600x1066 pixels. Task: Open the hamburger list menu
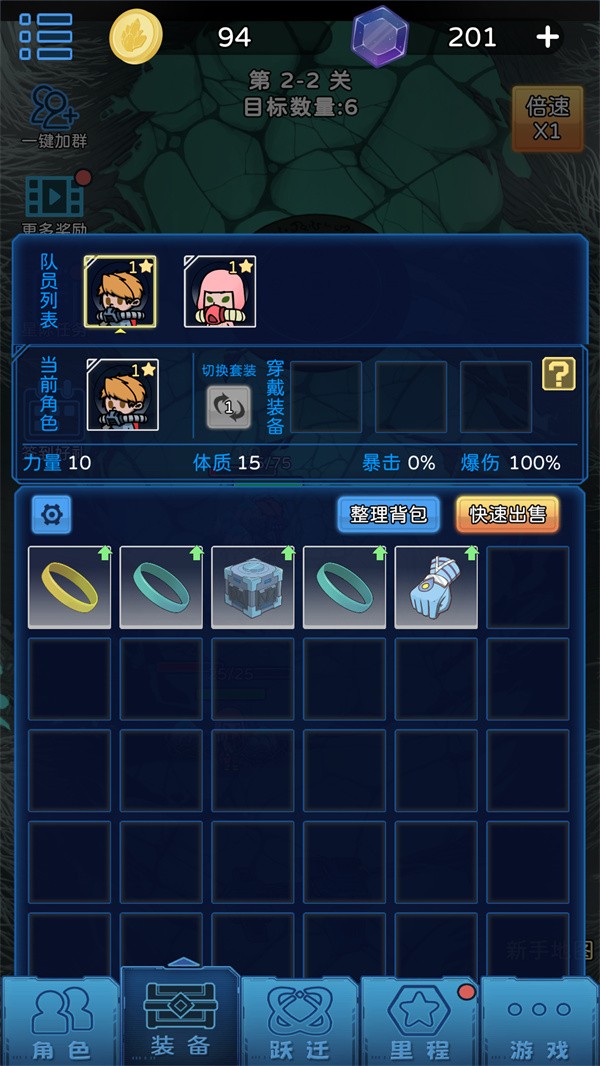pos(45,37)
